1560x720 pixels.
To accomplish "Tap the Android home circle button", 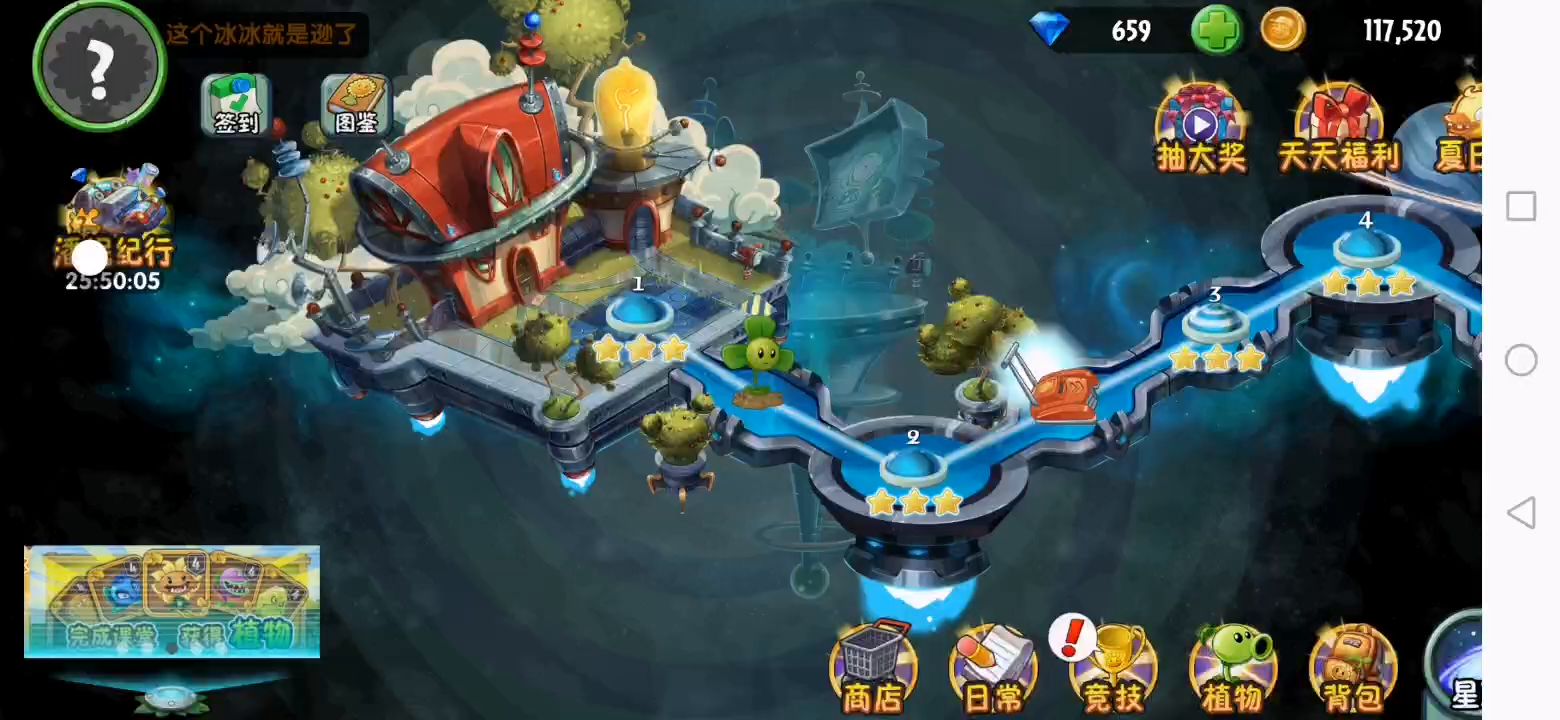I will (x=1521, y=360).
